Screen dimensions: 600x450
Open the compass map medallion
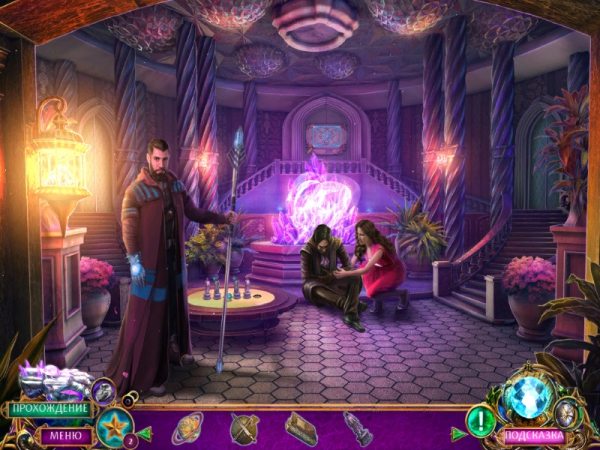pyautogui.click(x=568, y=411)
